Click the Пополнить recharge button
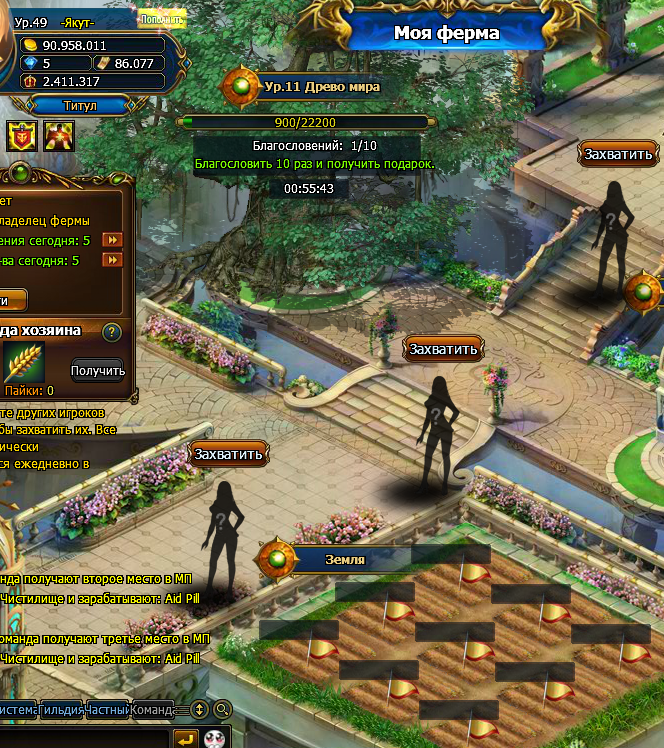The image size is (664, 748). pos(162,17)
